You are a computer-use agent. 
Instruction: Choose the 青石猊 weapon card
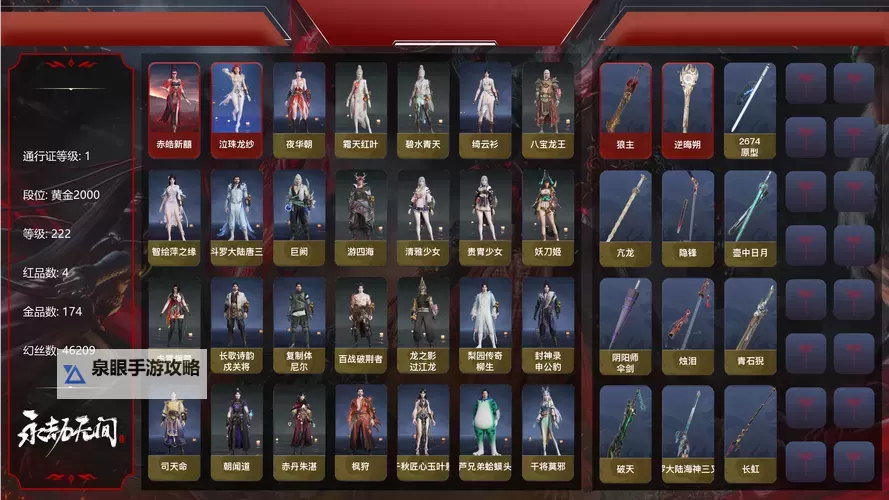coord(750,323)
